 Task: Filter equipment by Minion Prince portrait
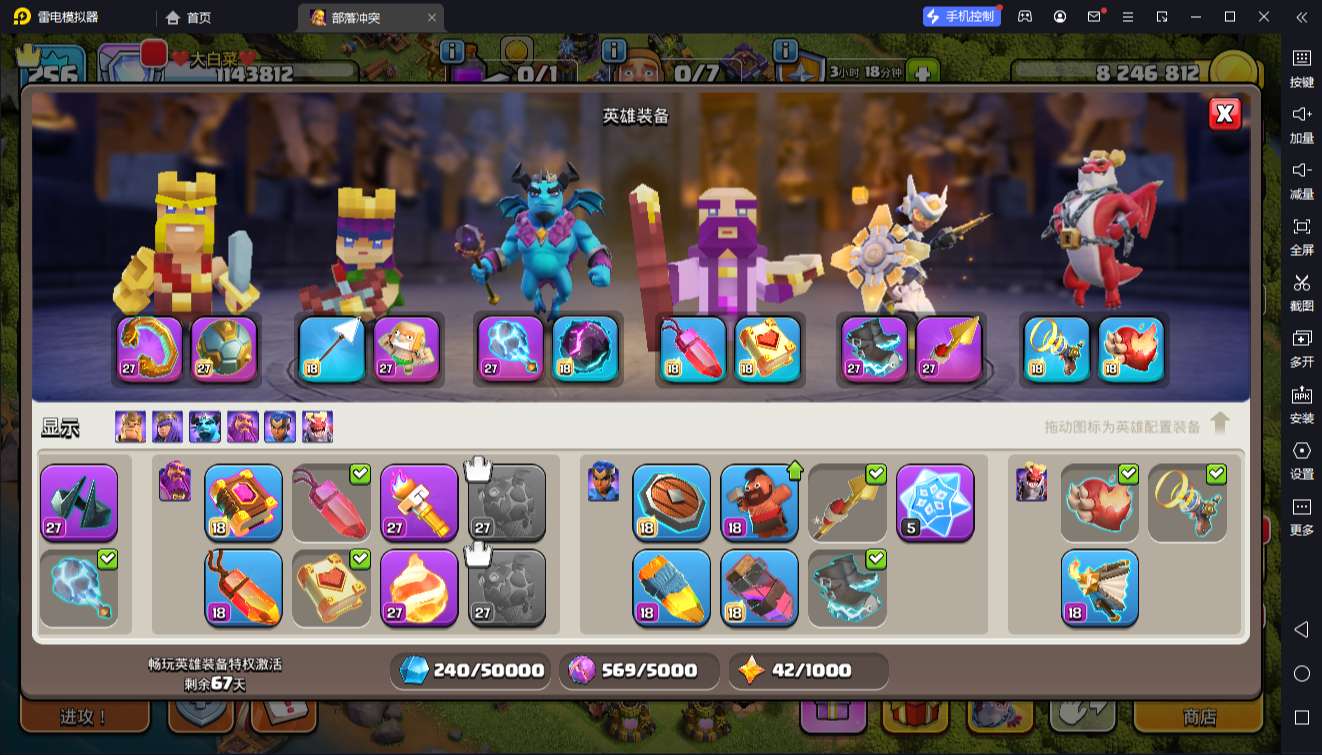click(x=205, y=427)
